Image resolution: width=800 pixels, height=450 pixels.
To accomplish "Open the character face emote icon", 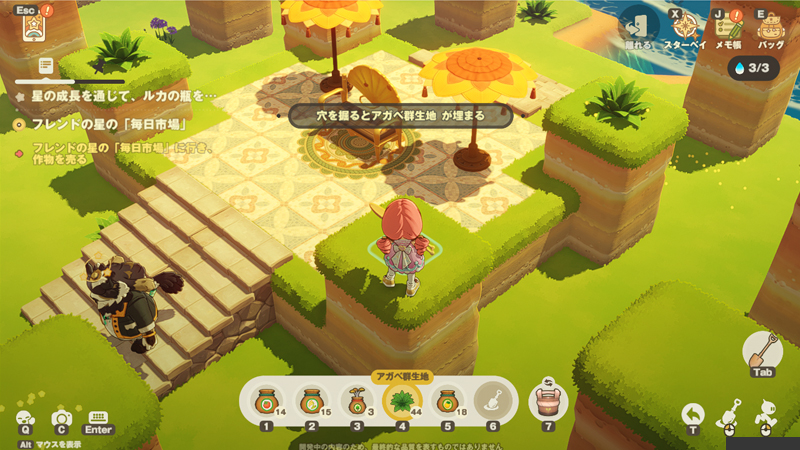I will [25, 420].
